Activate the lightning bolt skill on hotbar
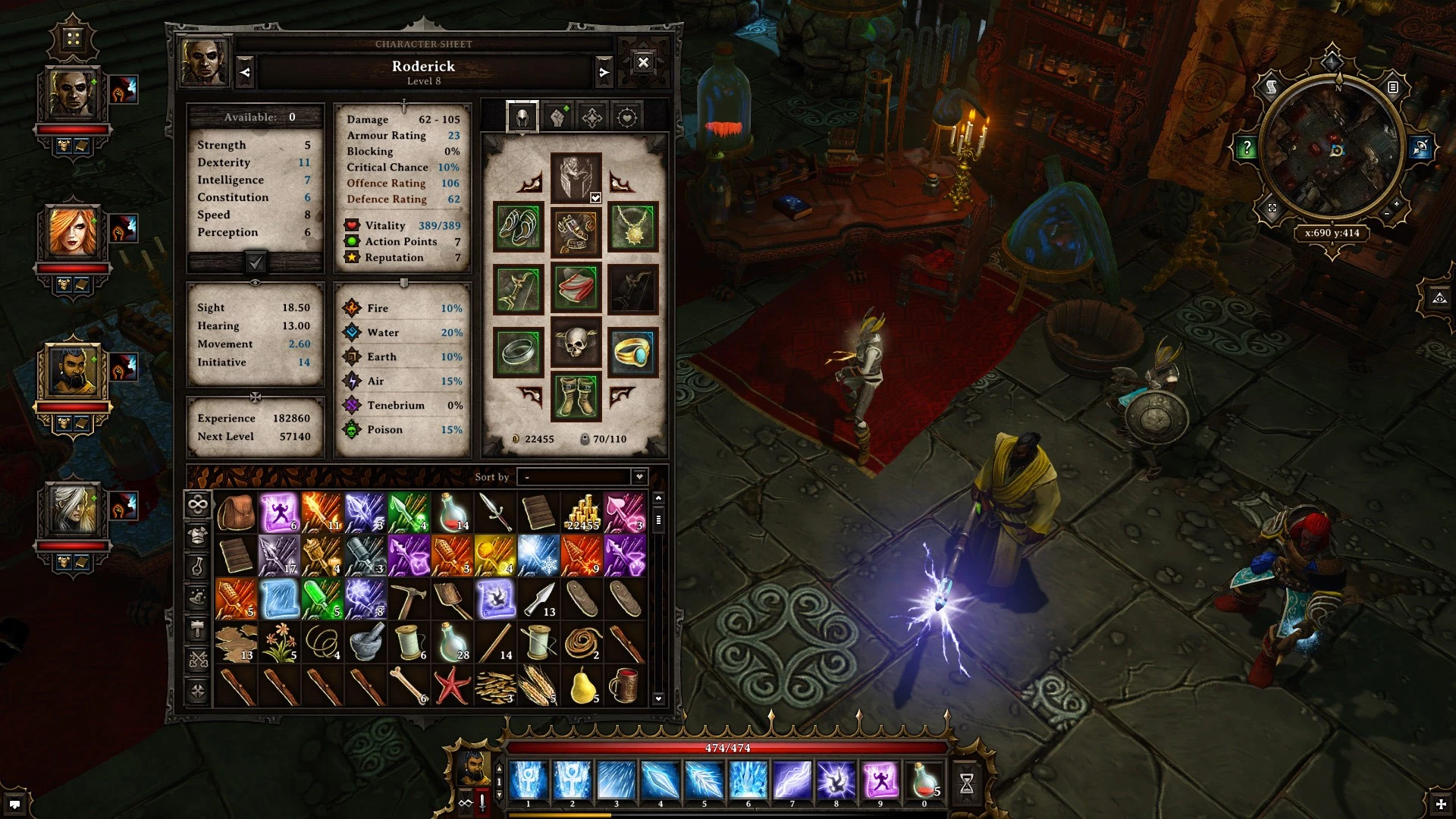 pos(792,781)
